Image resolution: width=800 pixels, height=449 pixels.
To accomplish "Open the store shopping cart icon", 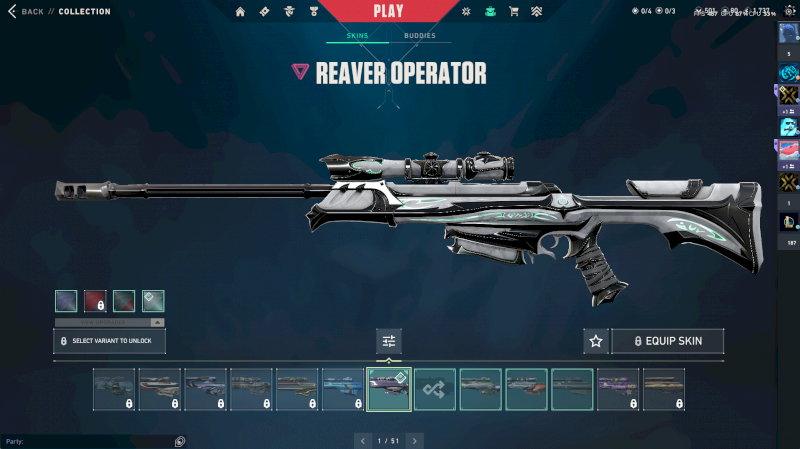I will point(514,12).
